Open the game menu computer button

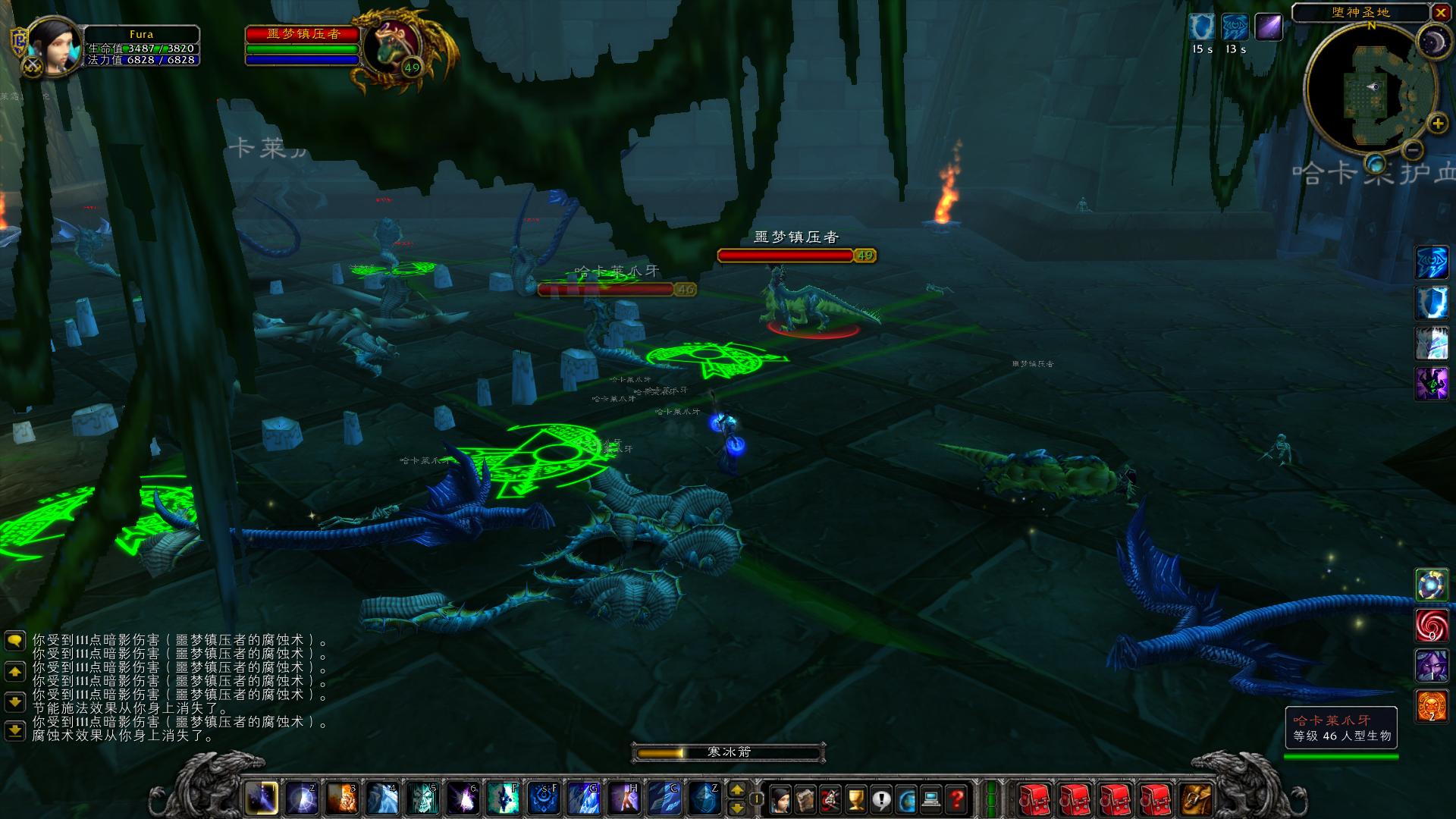(x=932, y=799)
